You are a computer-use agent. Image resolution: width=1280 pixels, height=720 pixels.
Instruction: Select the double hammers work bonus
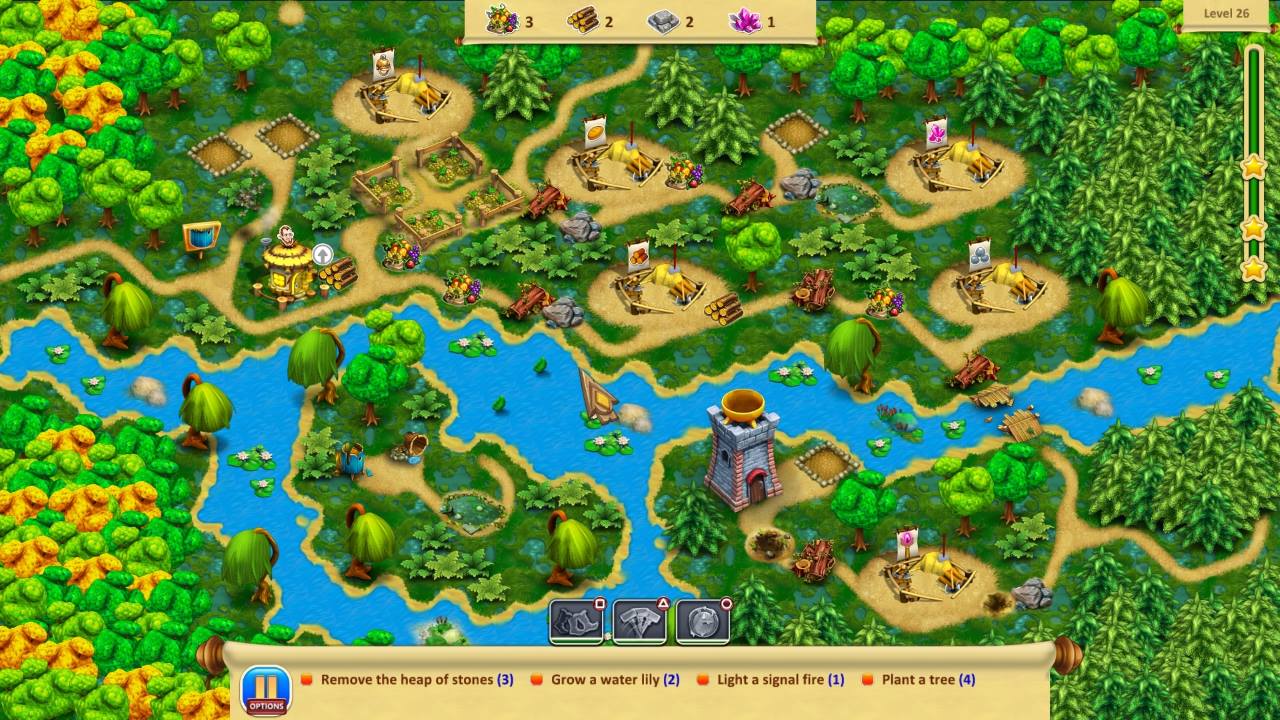(x=640, y=620)
